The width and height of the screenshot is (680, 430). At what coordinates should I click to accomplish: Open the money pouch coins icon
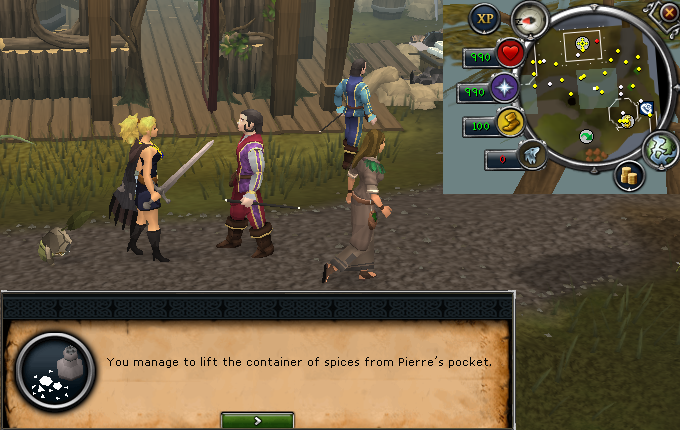pyautogui.click(x=629, y=175)
